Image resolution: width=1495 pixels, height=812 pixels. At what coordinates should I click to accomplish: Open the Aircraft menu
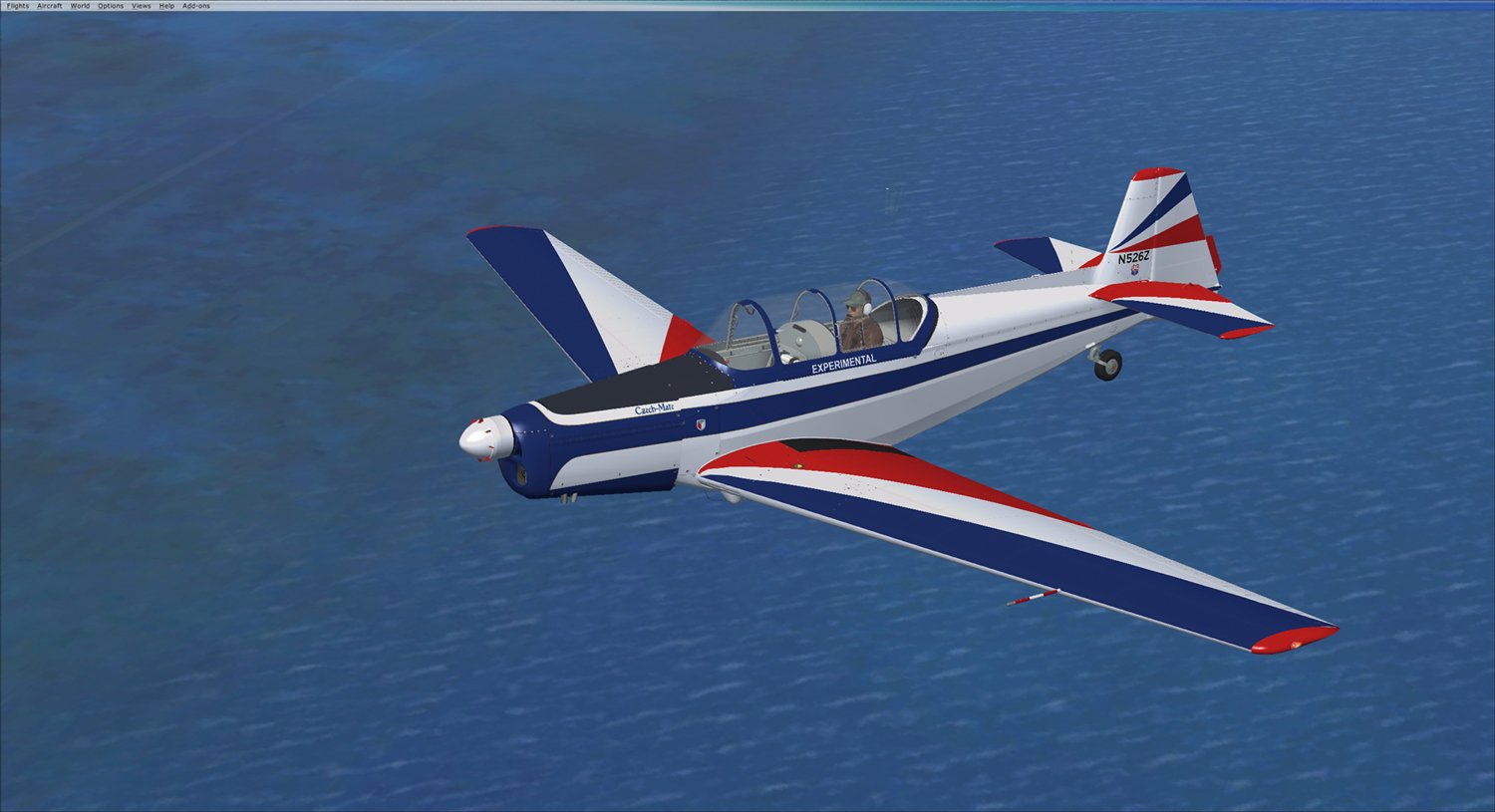[x=50, y=6]
